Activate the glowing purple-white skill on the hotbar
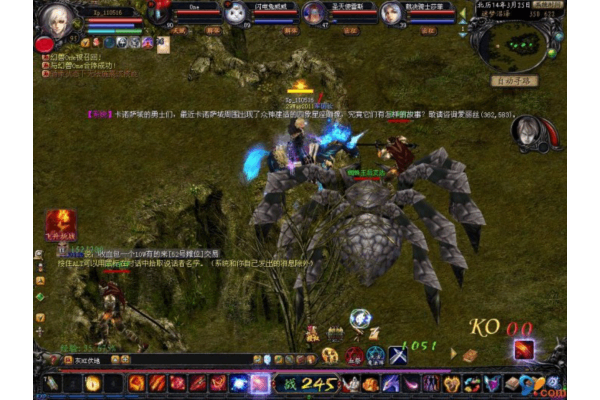This screenshot has height=400, width=600. (x=259, y=383)
